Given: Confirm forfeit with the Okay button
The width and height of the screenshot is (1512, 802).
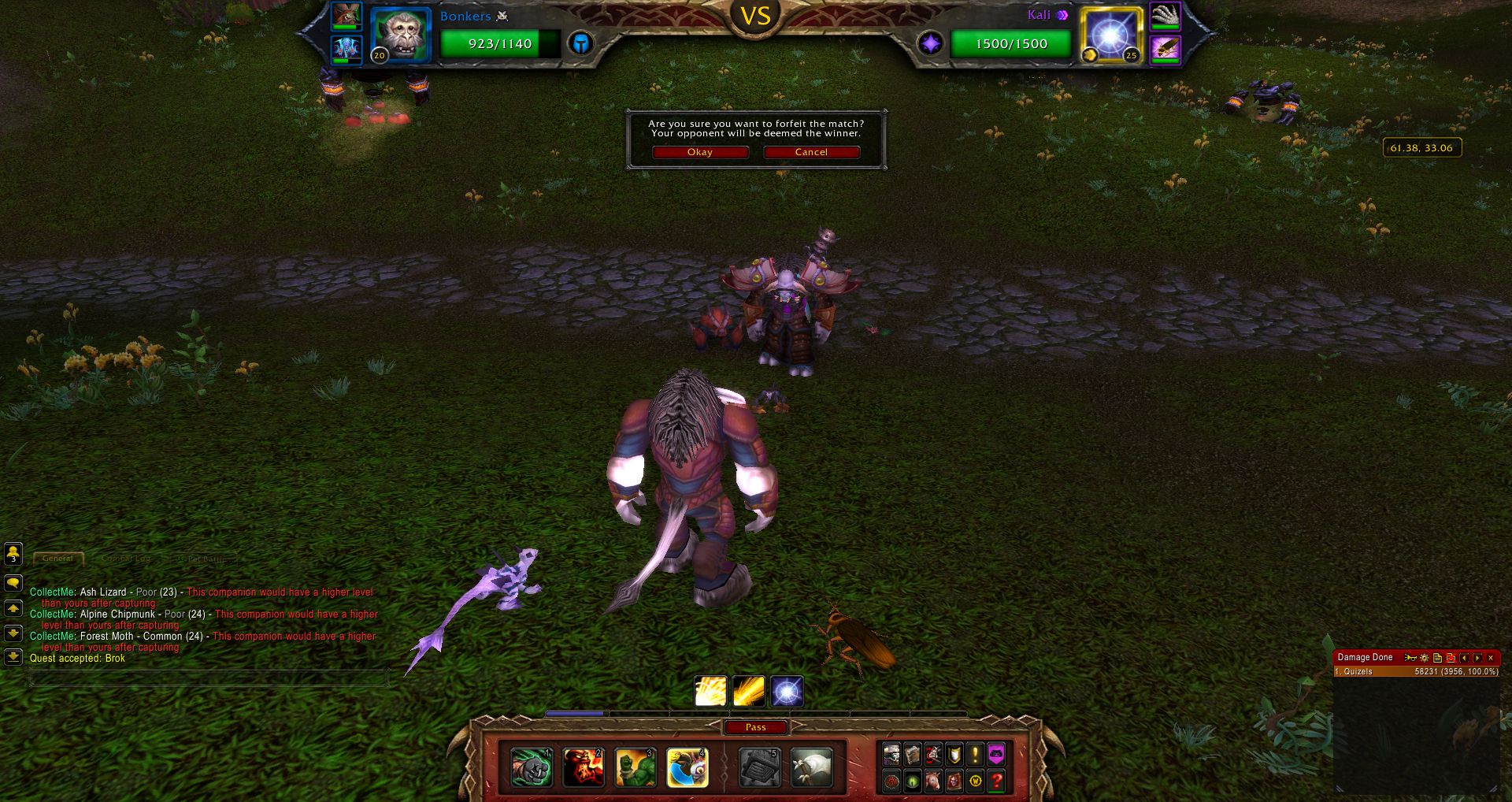Looking at the screenshot, I should tap(699, 152).
